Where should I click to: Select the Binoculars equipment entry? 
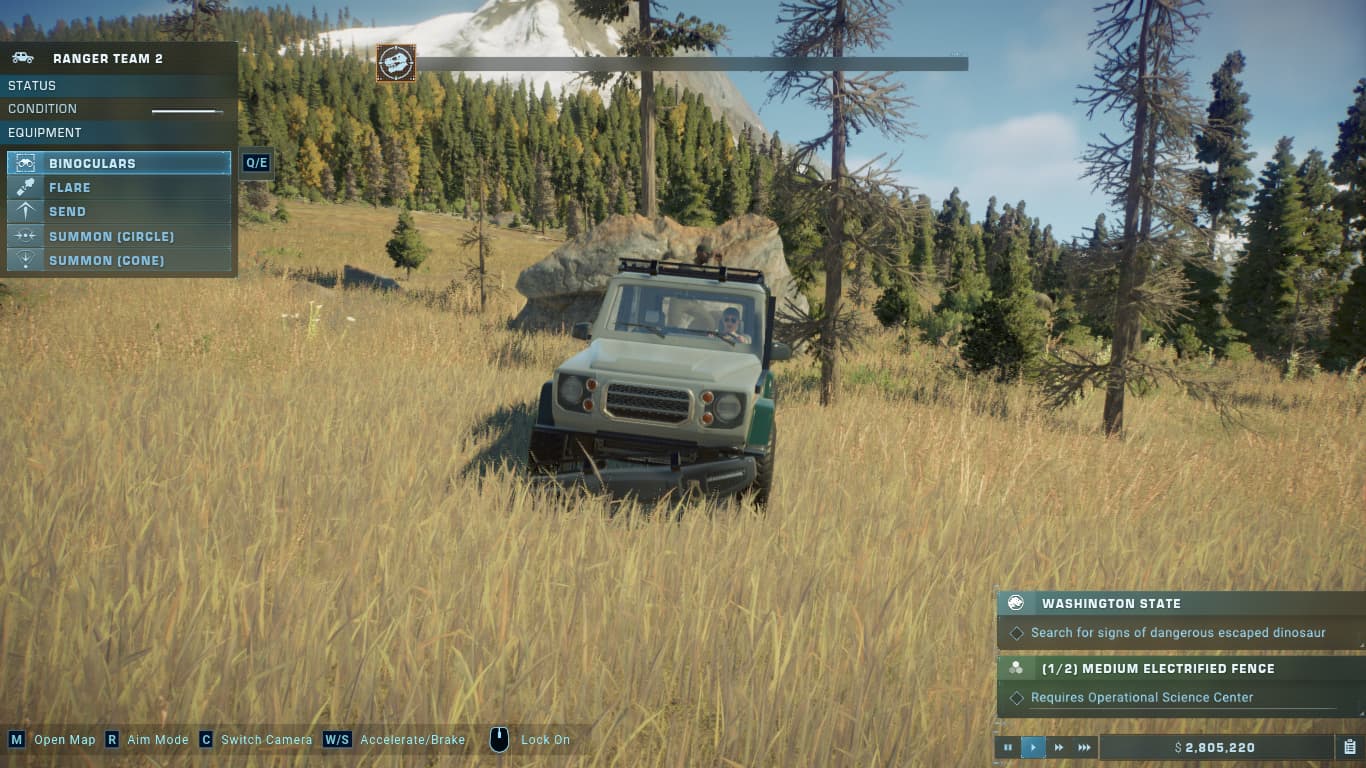coord(118,163)
